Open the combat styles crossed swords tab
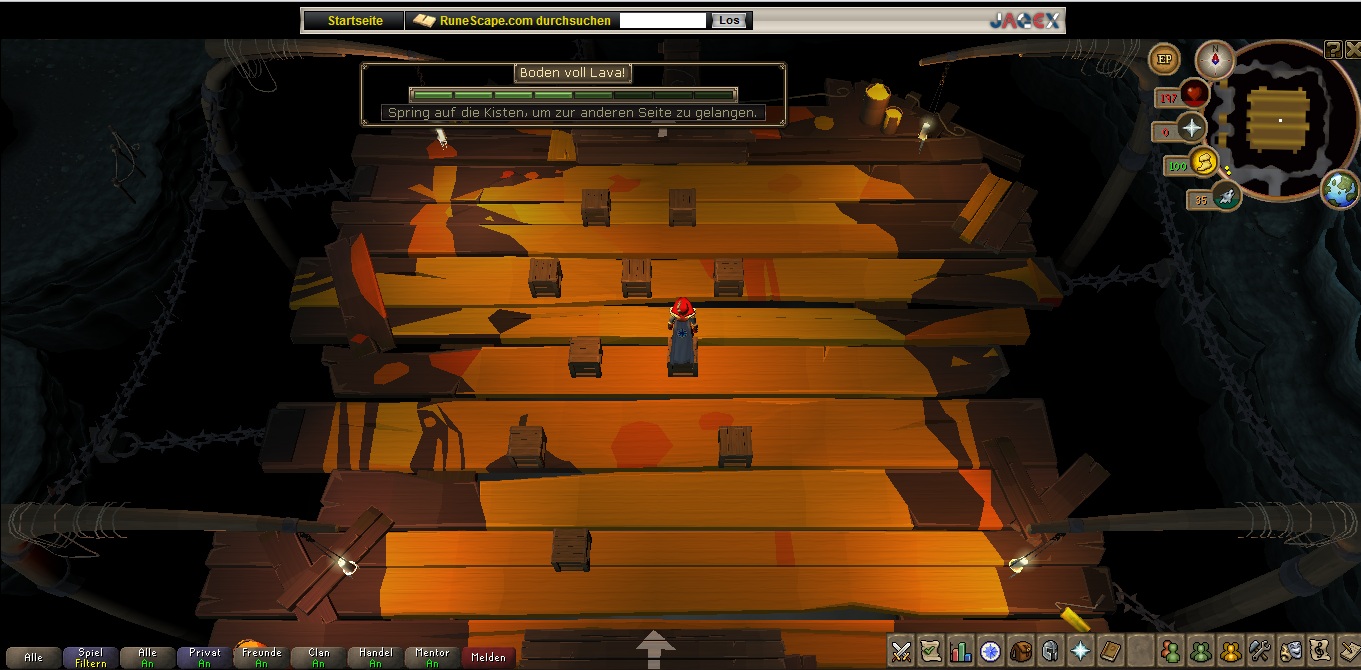The height and width of the screenshot is (670, 1361). pyautogui.click(x=901, y=651)
